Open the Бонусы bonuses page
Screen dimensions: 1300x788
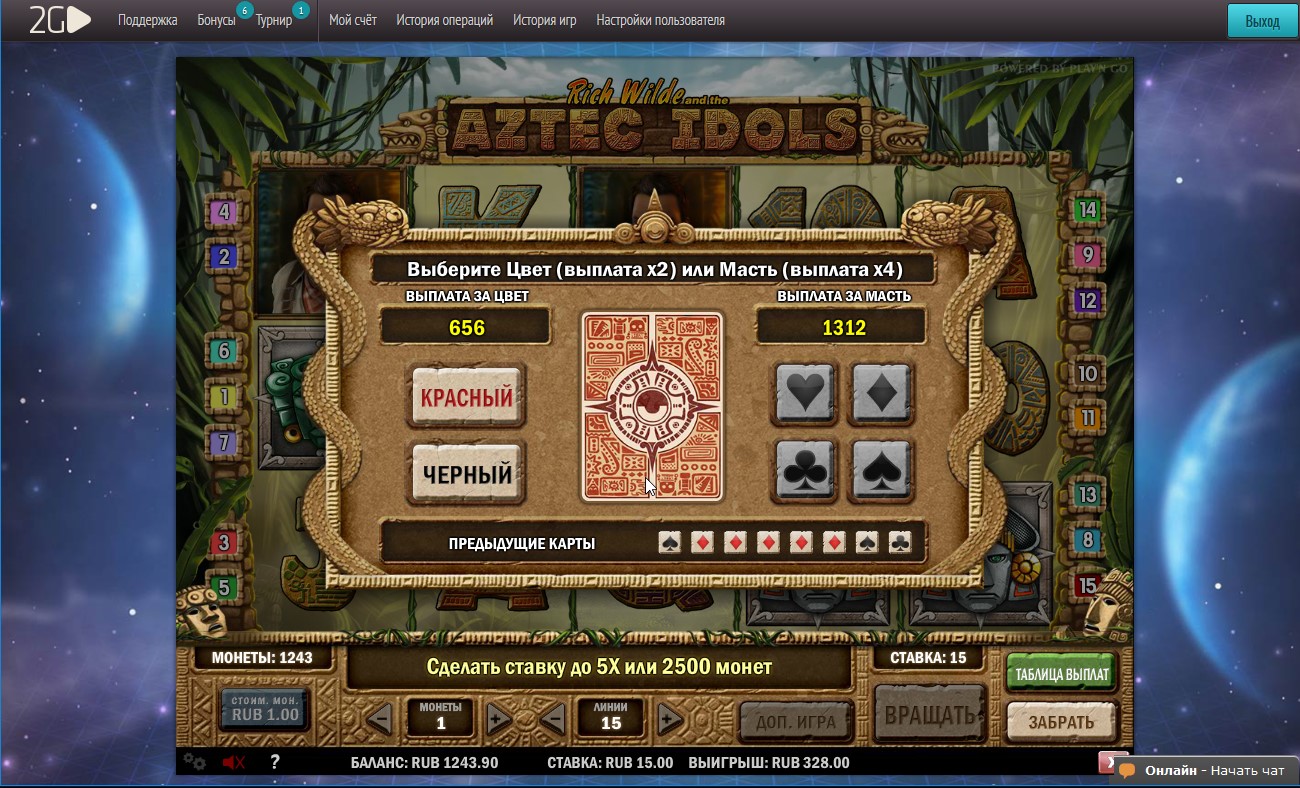coord(216,20)
